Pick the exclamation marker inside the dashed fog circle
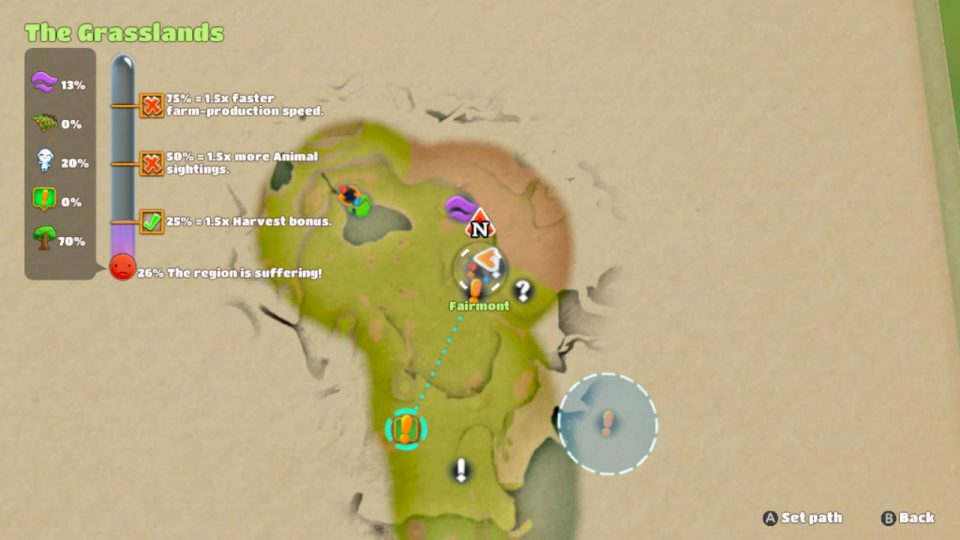 (x=607, y=423)
